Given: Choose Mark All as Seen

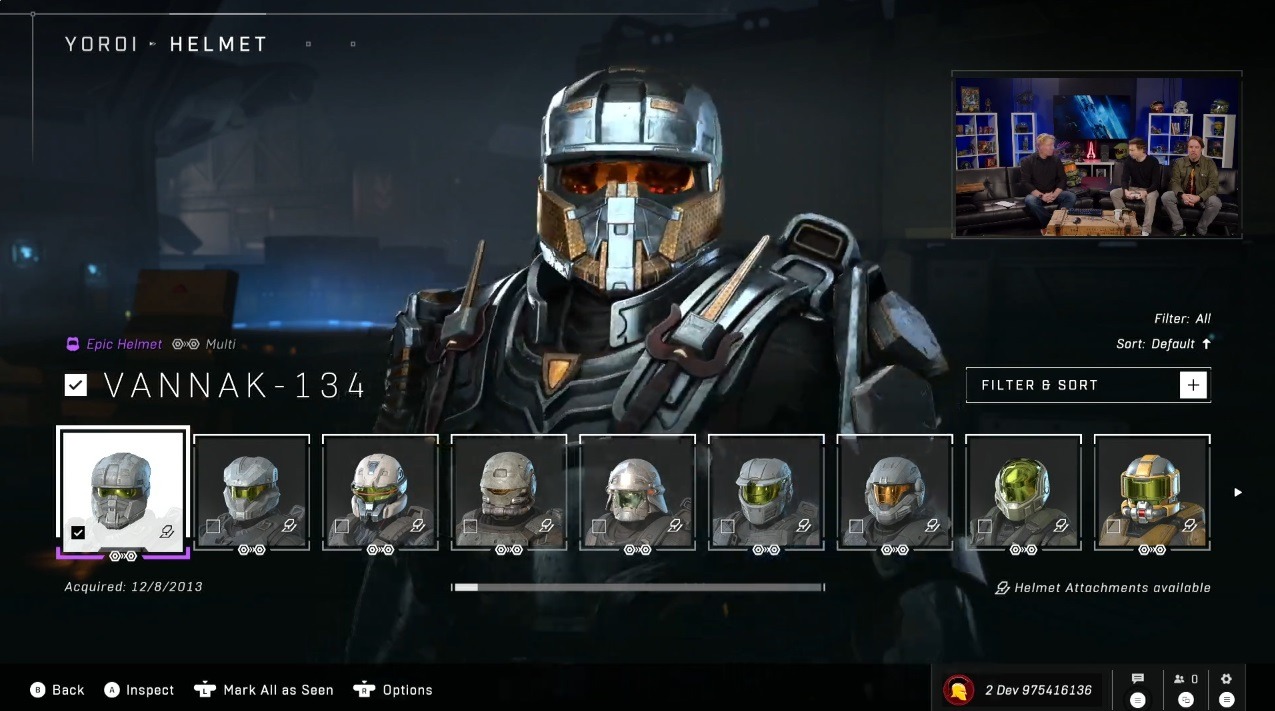Looking at the screenshot, I should 265,690.
